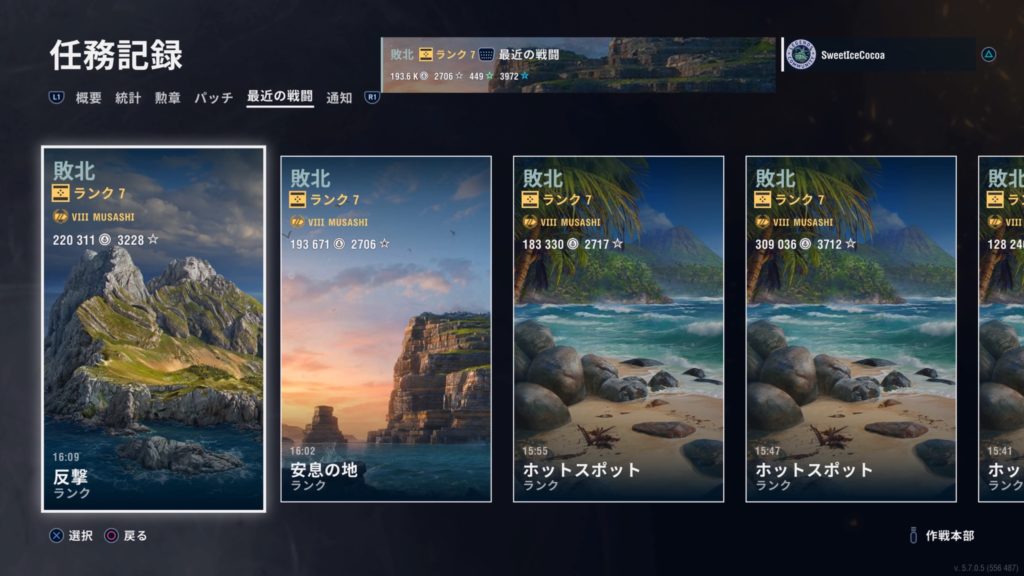Select the 反撃 battle card

pyautogui.click(x=154, y=329)
